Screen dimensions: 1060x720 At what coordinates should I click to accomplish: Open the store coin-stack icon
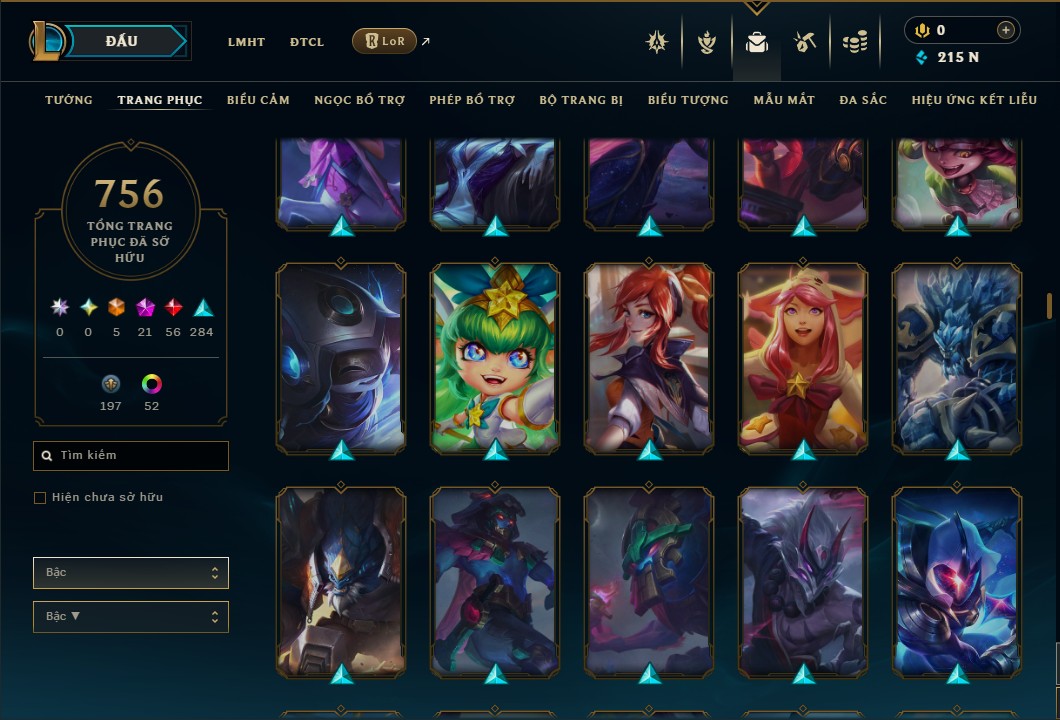tap(854, 42)
